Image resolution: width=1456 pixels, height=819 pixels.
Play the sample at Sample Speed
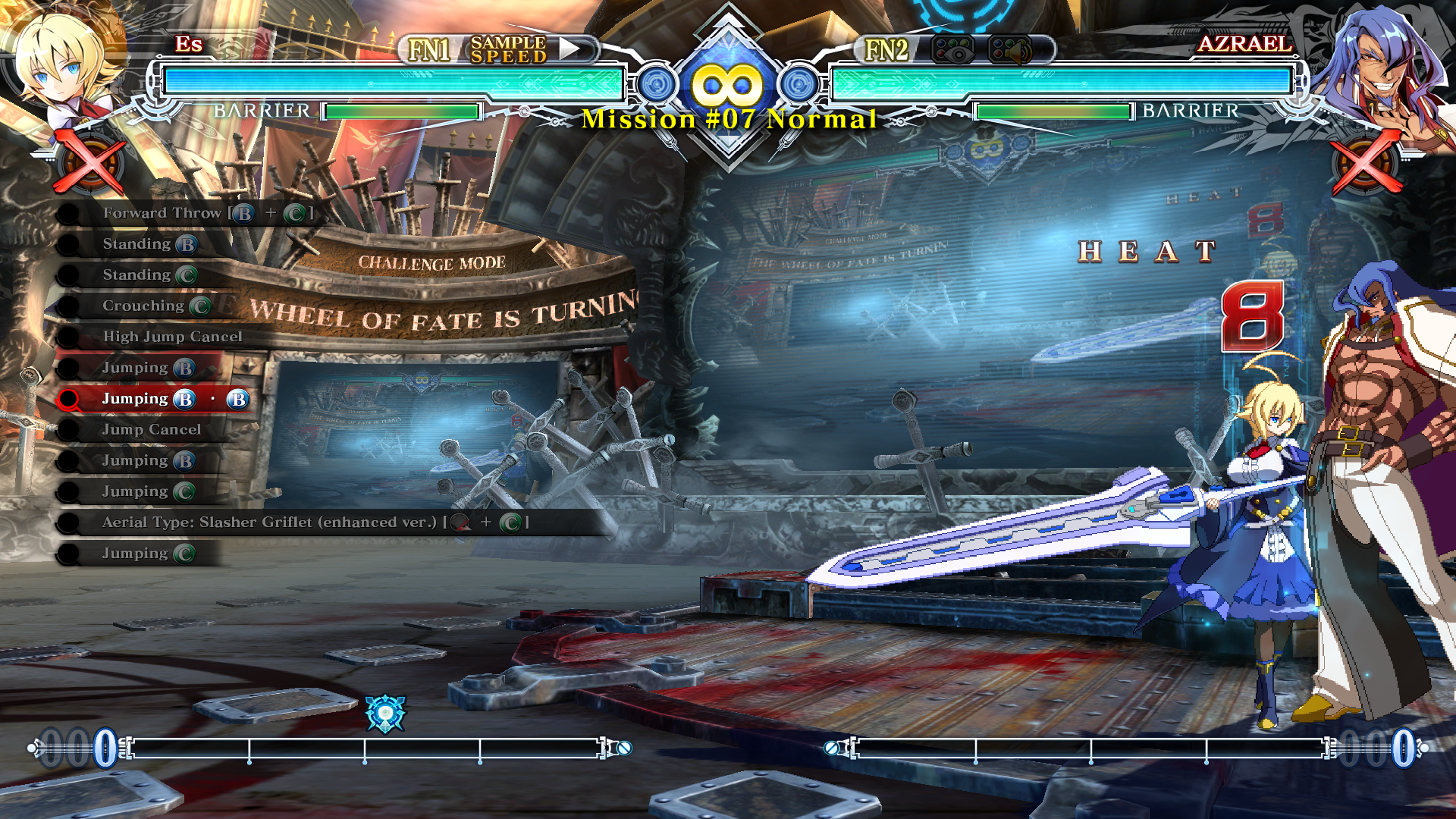(x=570, y=49)
